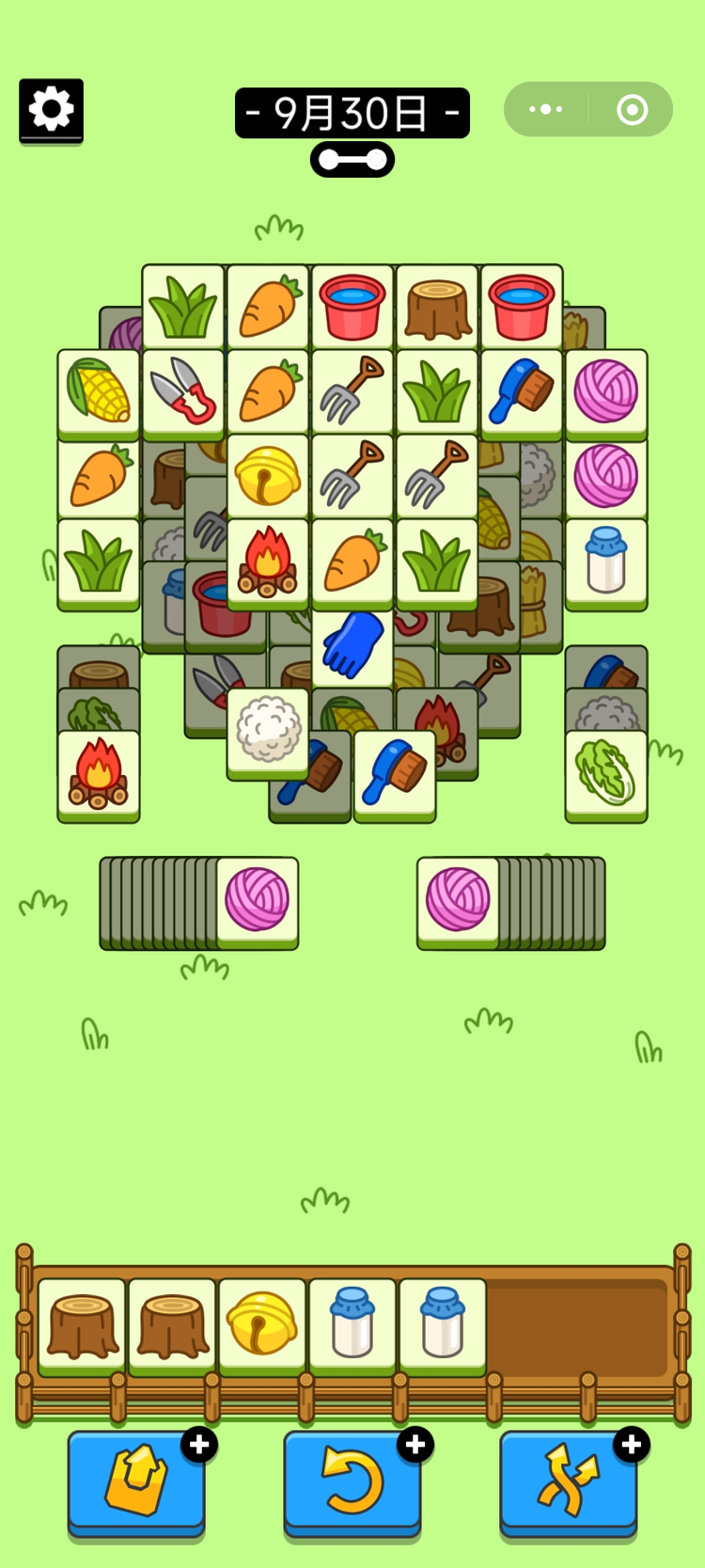Image resolution: width=705 pixels, height=1568 pixels.
Task: Select the white wool ball tile
Action: pyautogui.click(x=268, y=729)
